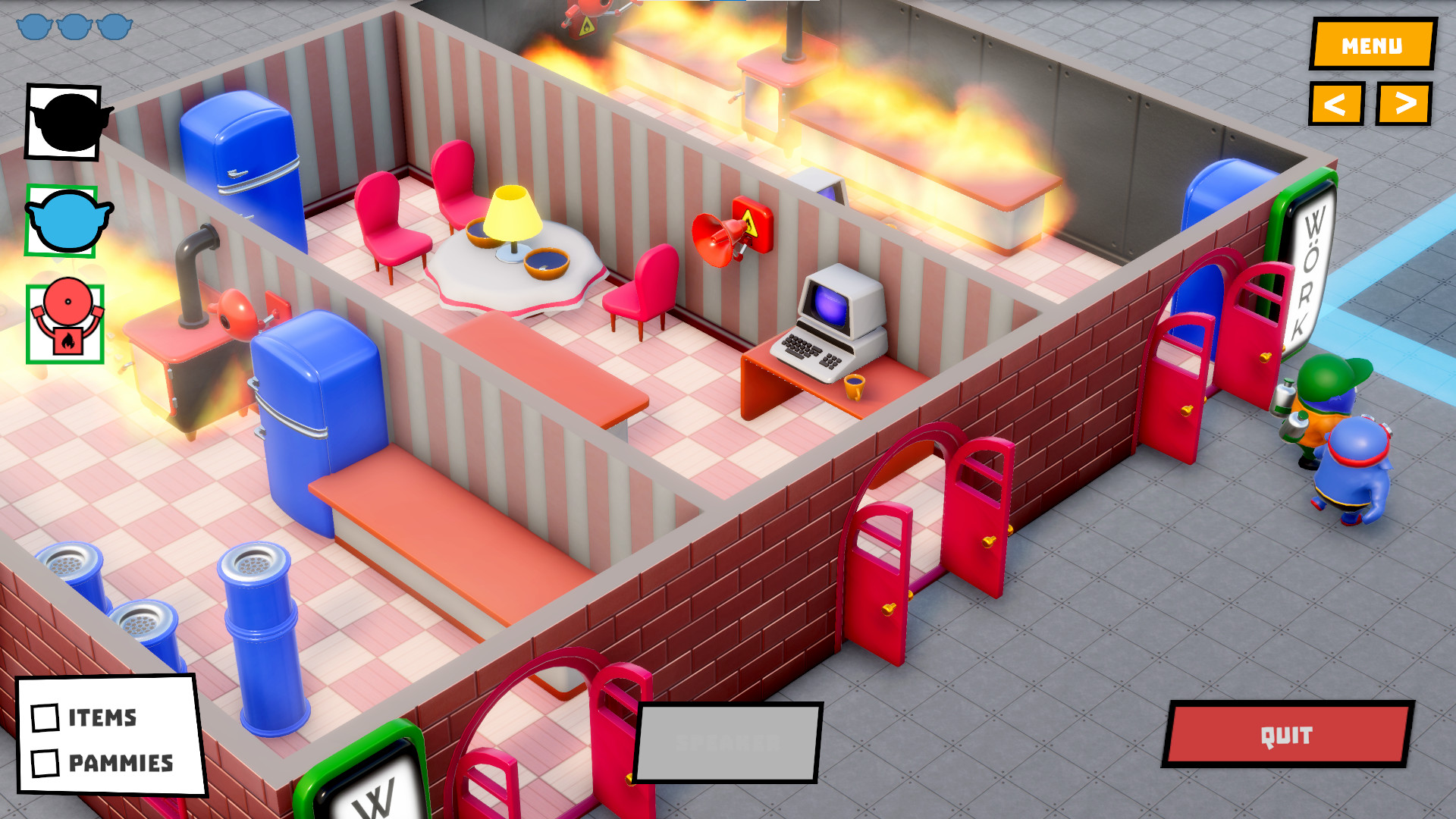Select the black character head icon
Image resolution: width=1456 pixels, height=819 pixels.
(63, 123)
